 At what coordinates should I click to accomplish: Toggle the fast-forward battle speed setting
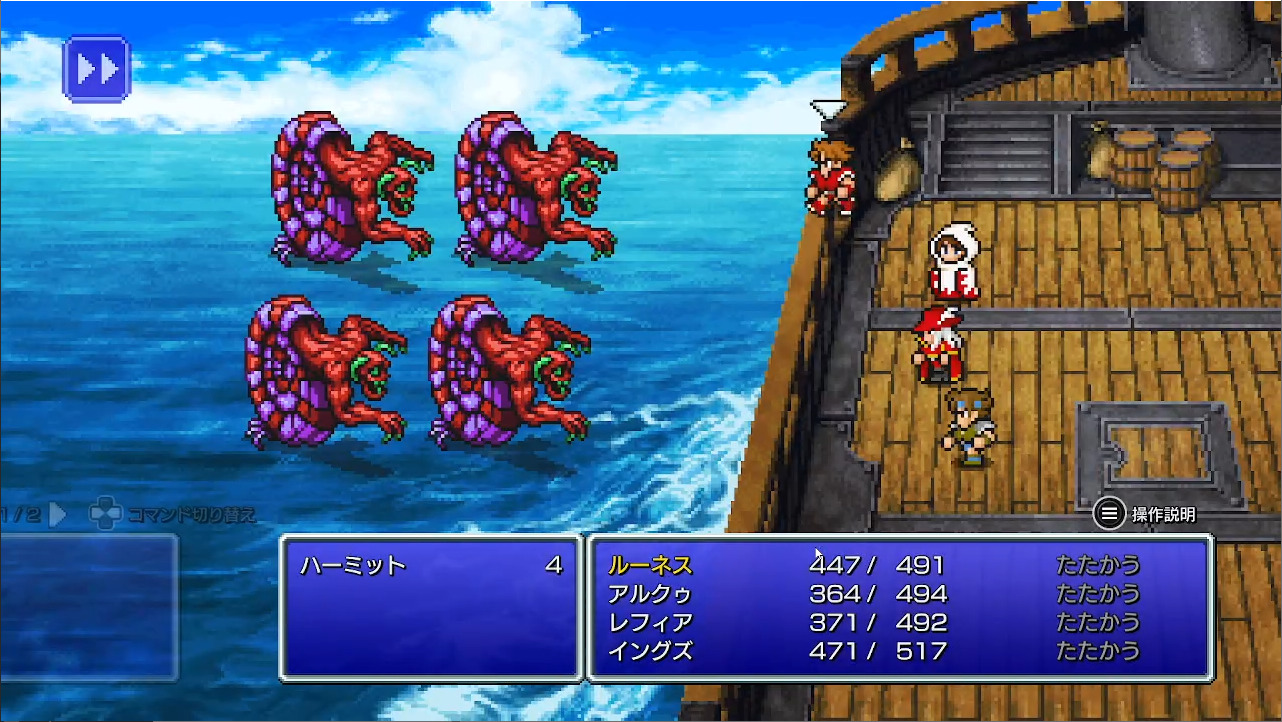(x=96, y=68)
